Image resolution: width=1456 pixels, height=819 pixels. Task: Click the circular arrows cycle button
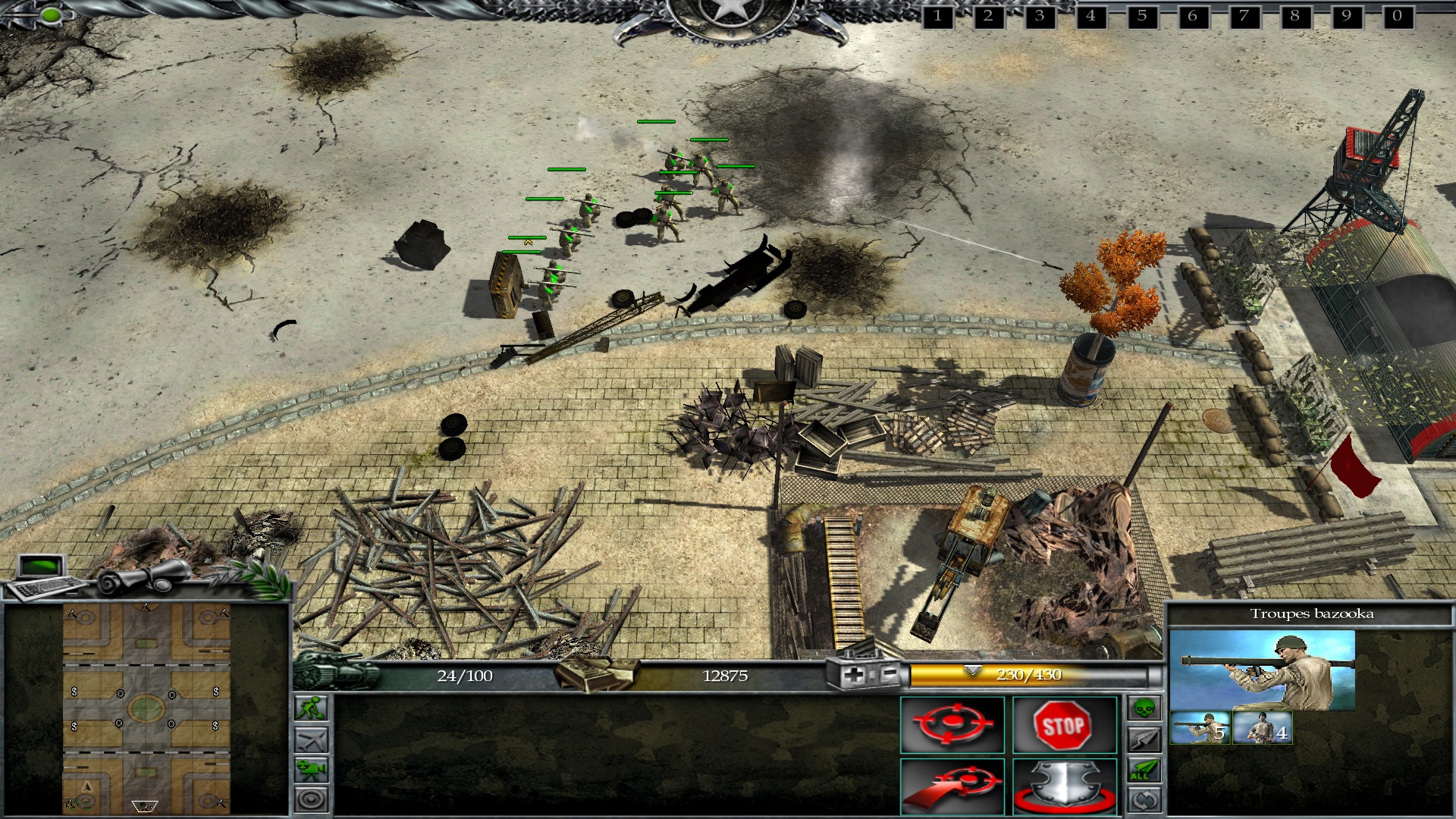[1144, 800]
